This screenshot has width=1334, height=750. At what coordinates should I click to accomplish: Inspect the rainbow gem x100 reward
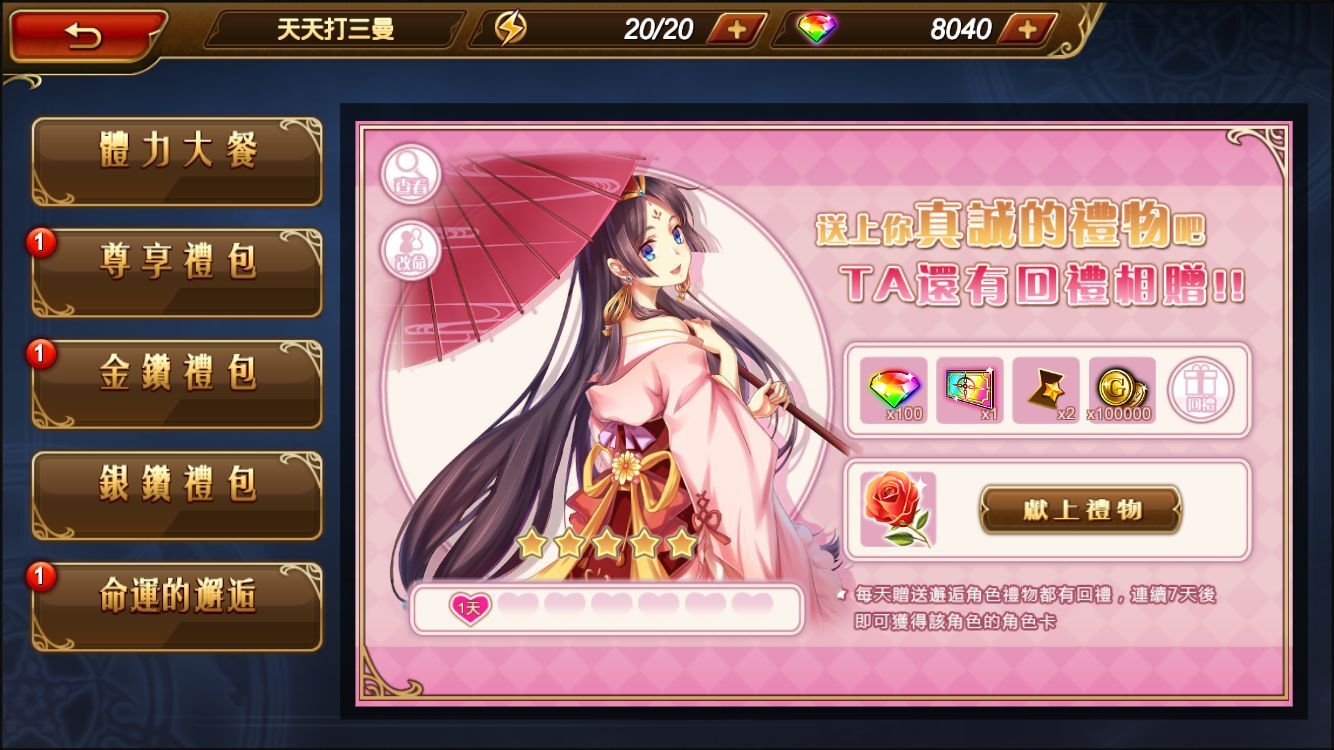(x=894, y=390)
